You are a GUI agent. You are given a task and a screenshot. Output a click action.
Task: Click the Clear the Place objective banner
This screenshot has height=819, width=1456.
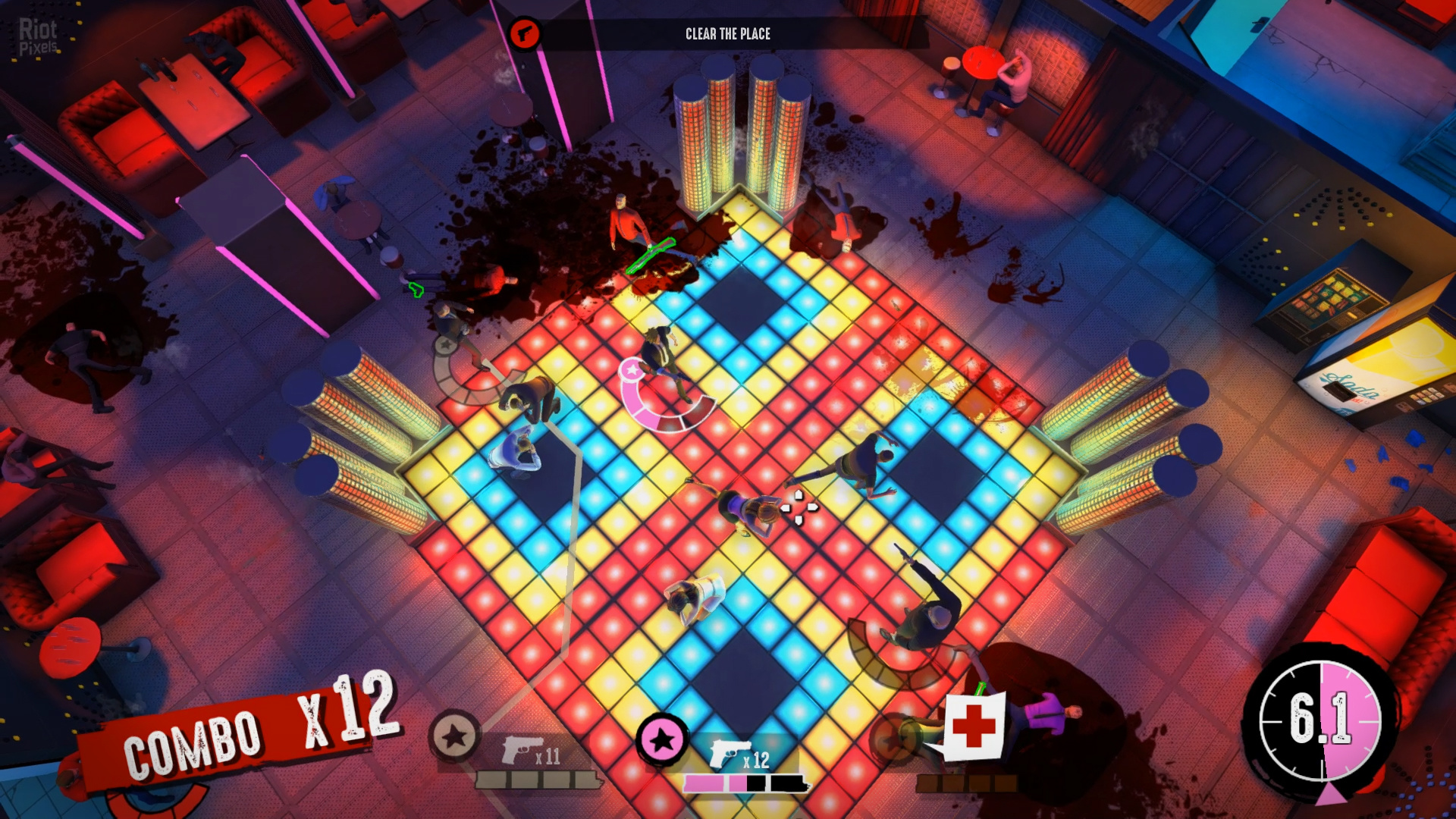coord(727,34)
